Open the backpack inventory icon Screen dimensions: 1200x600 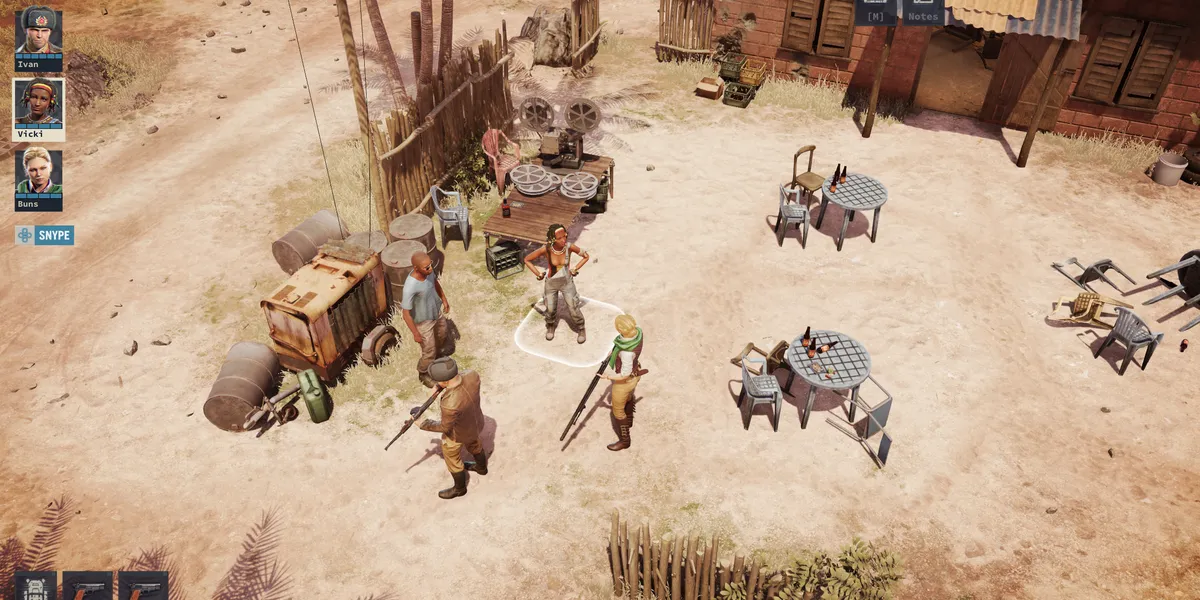36,586
